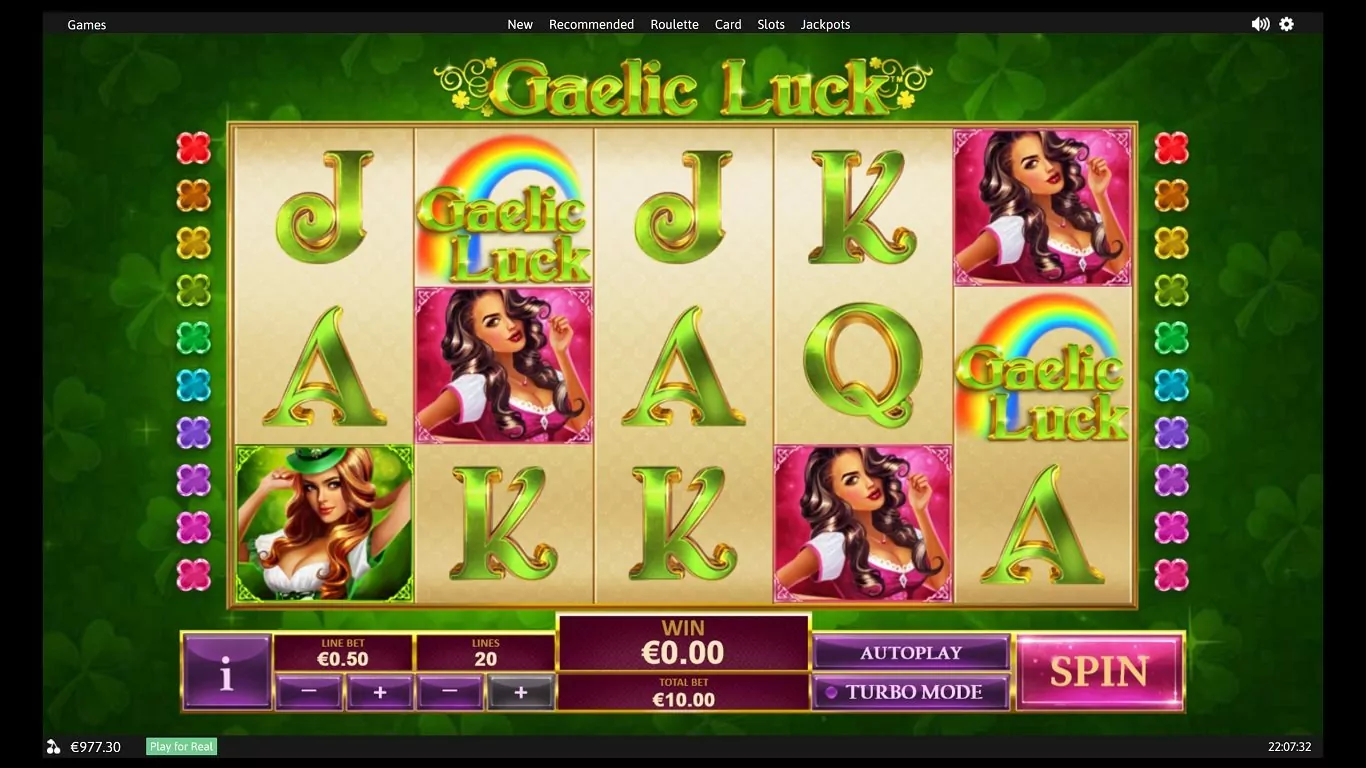Open the Autoplay options

(x=910, y=653)
